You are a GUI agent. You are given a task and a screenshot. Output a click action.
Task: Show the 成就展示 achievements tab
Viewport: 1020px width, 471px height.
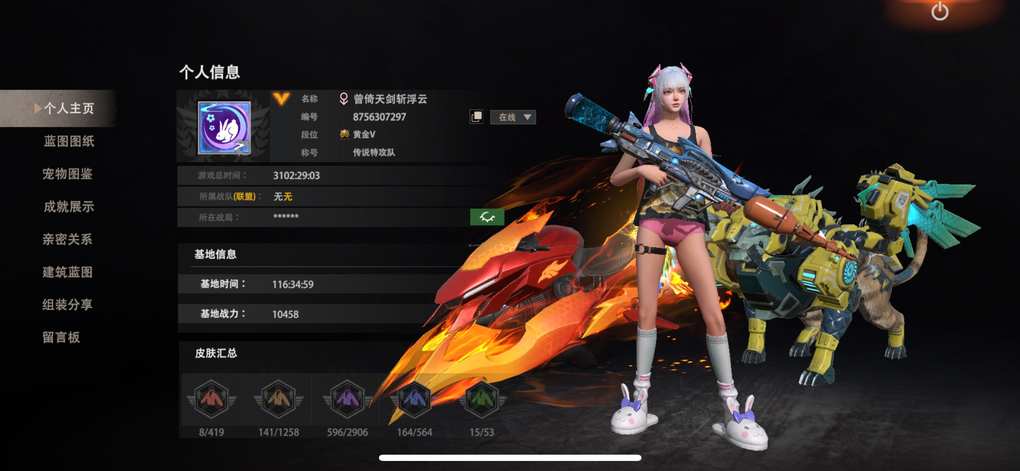[68, 207]
